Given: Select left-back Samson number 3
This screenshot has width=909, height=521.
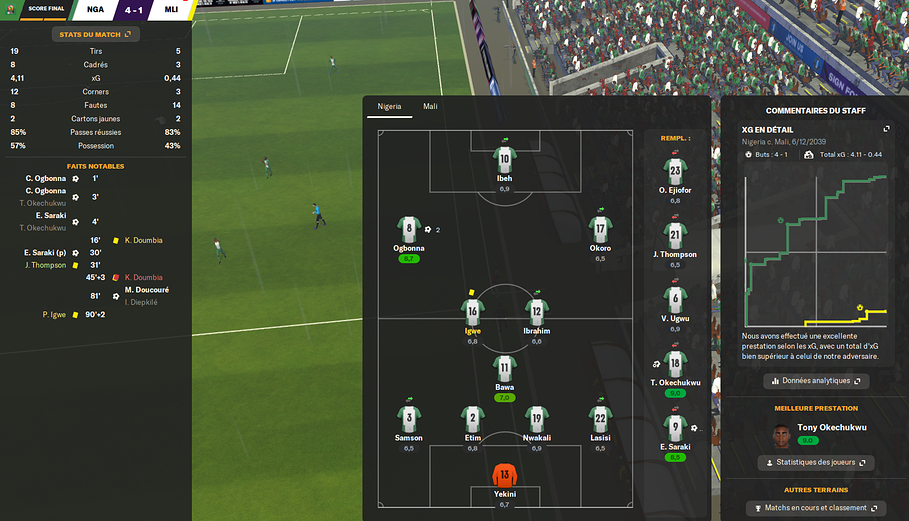Looking at the screenshot, I should coord(408,420).
